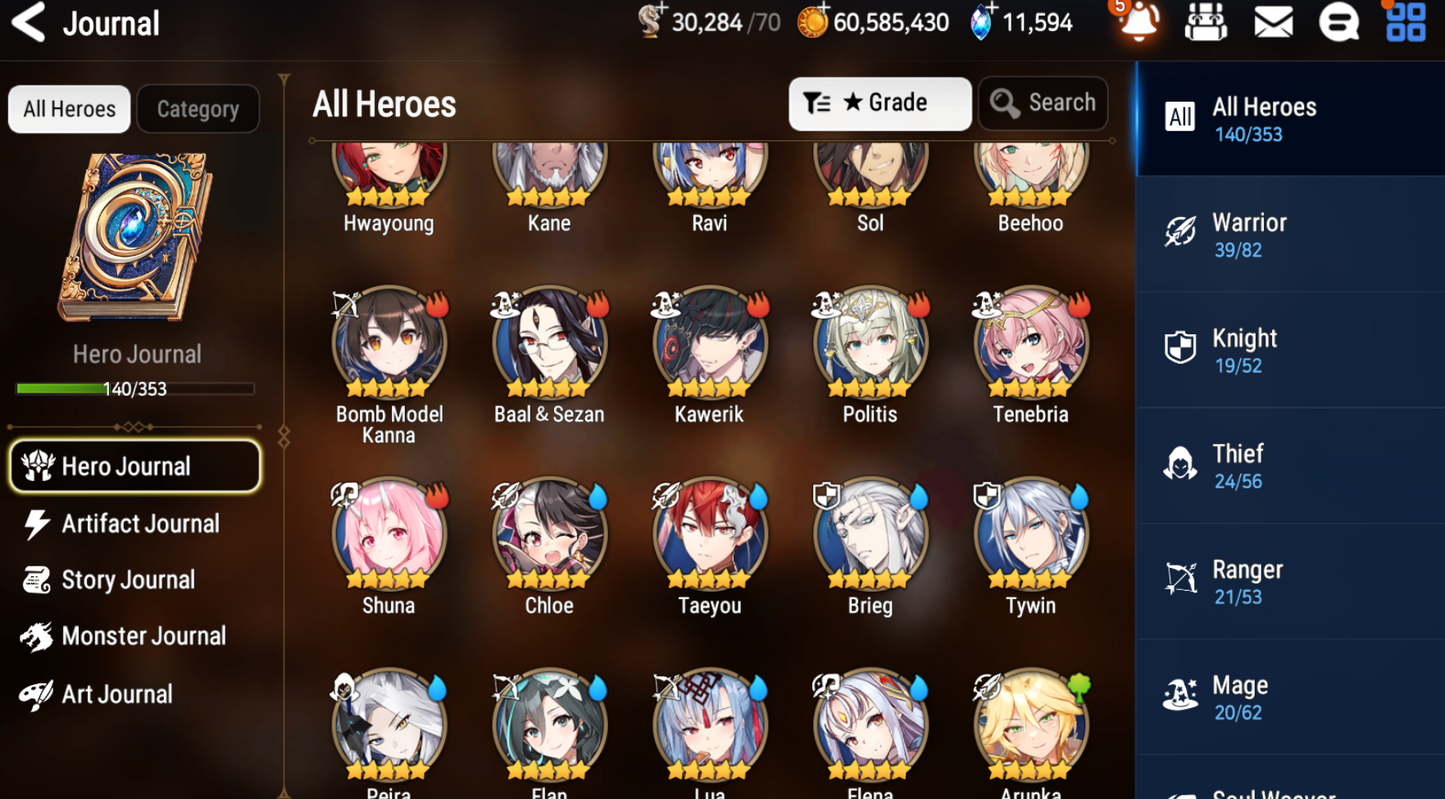View Bomb Model Kanna's journal entry
Image resolution: width=1445 pixels, height=799 pixels.
(x=389, y=345)
